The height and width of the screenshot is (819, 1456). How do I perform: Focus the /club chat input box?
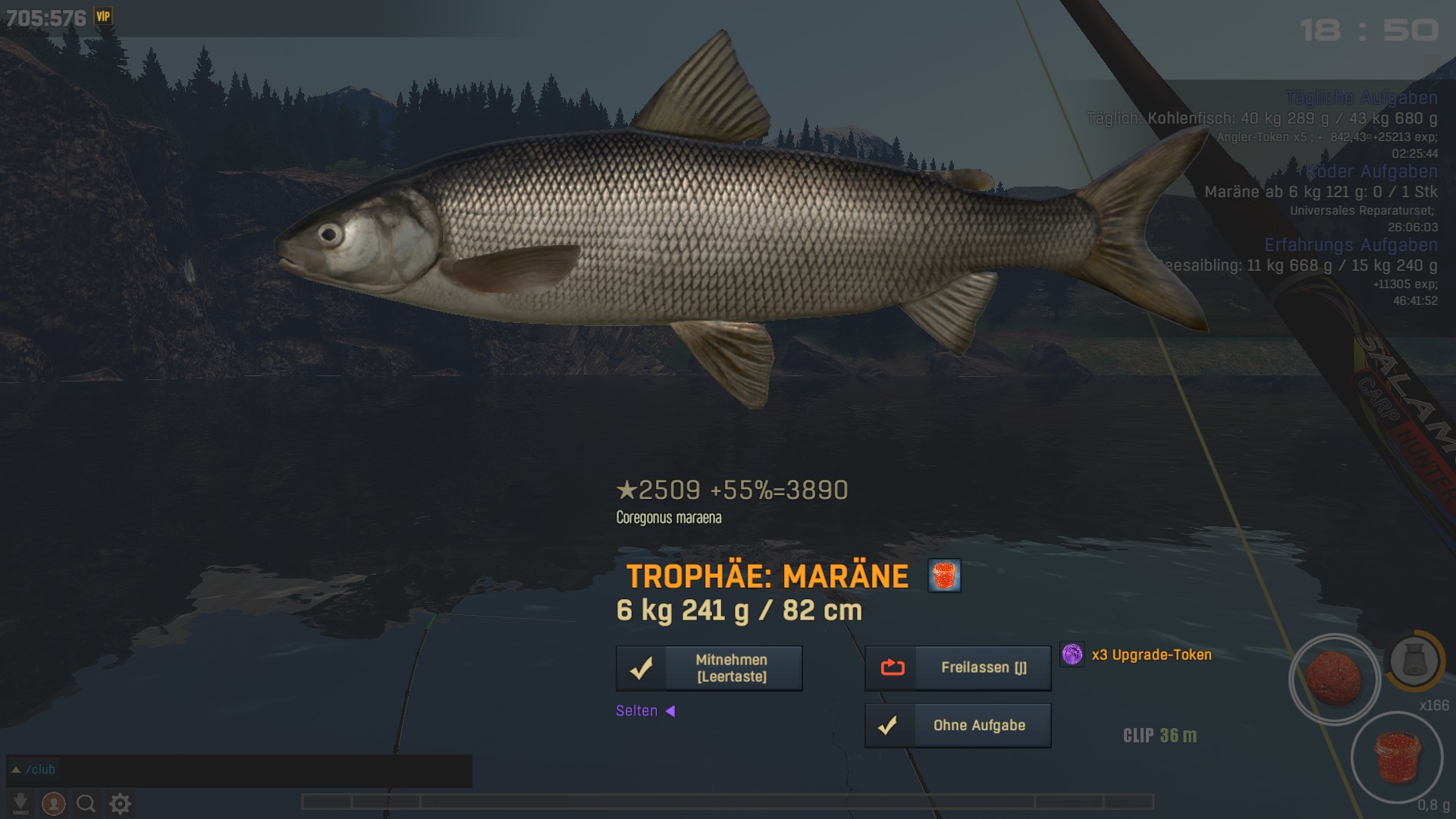(x=243, y=770)
